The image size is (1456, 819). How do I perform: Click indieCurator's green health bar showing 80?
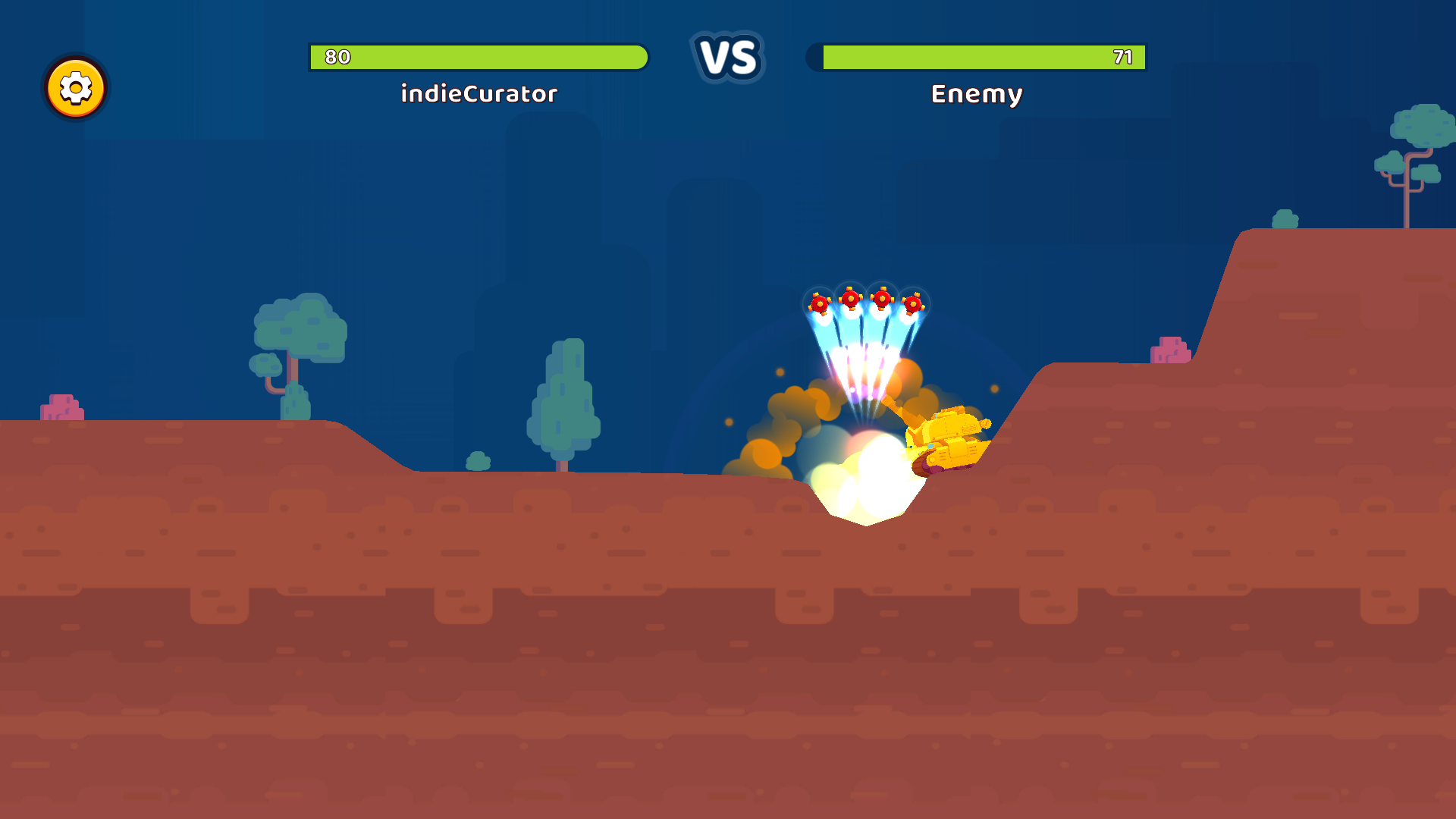[x=478, y=56]
